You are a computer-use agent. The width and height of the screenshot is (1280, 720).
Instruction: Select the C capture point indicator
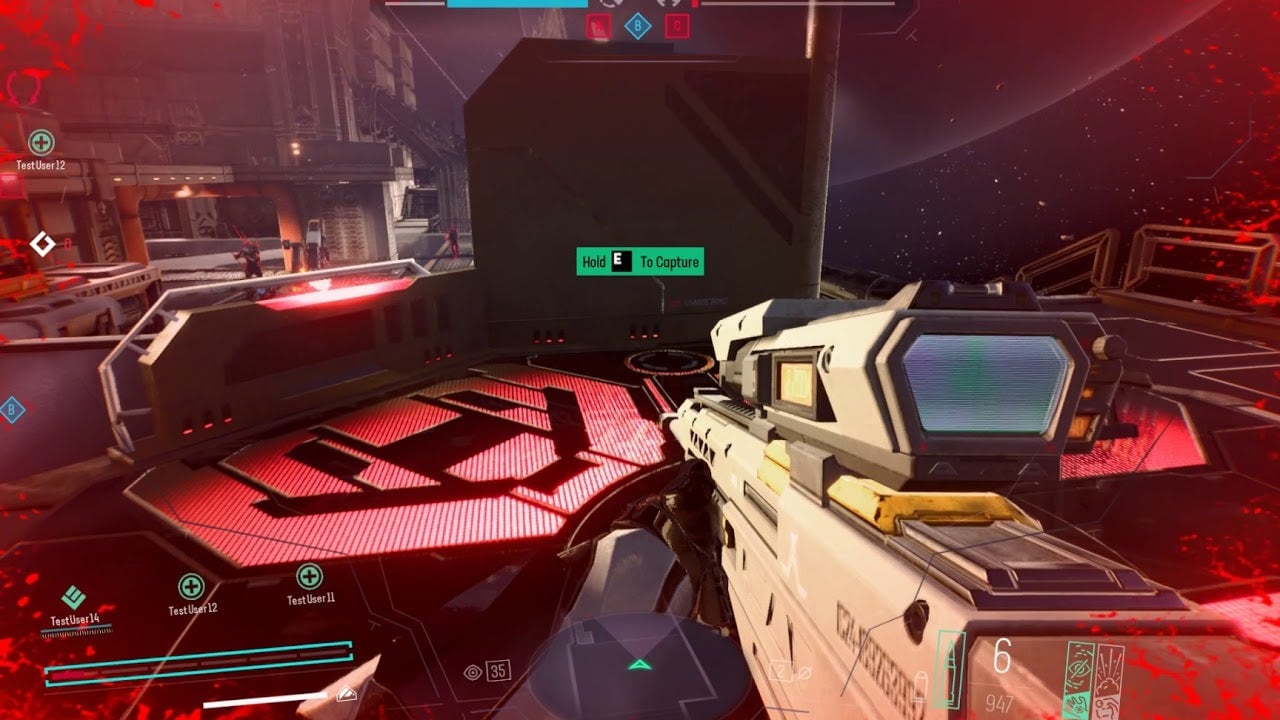pos(677,27)
